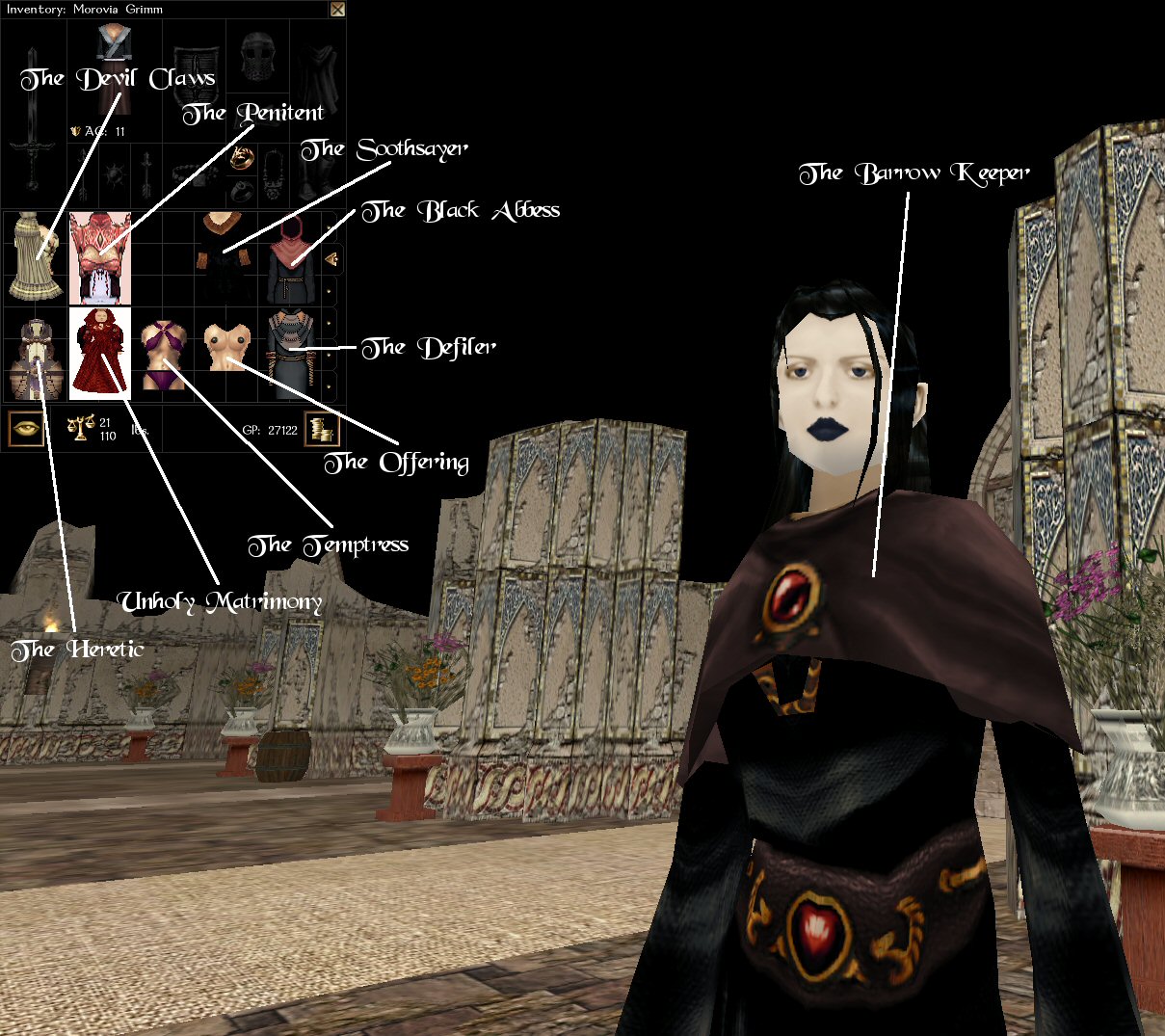This screenshot has height=1036, width=1165.
Task: Click the gold coins button
Action: click(x=321, y=429)
